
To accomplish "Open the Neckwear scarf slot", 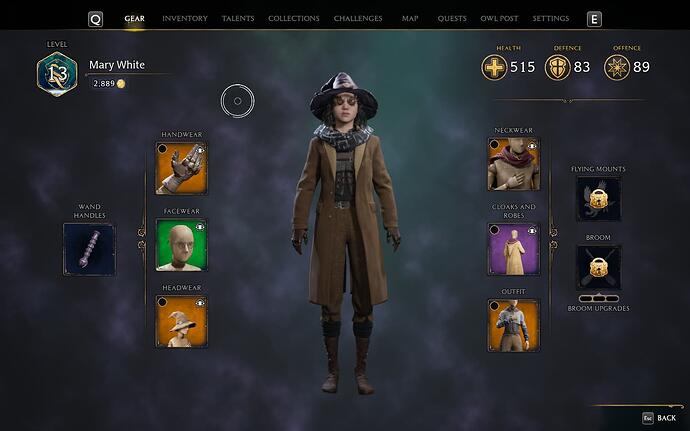I will point(513,163).
